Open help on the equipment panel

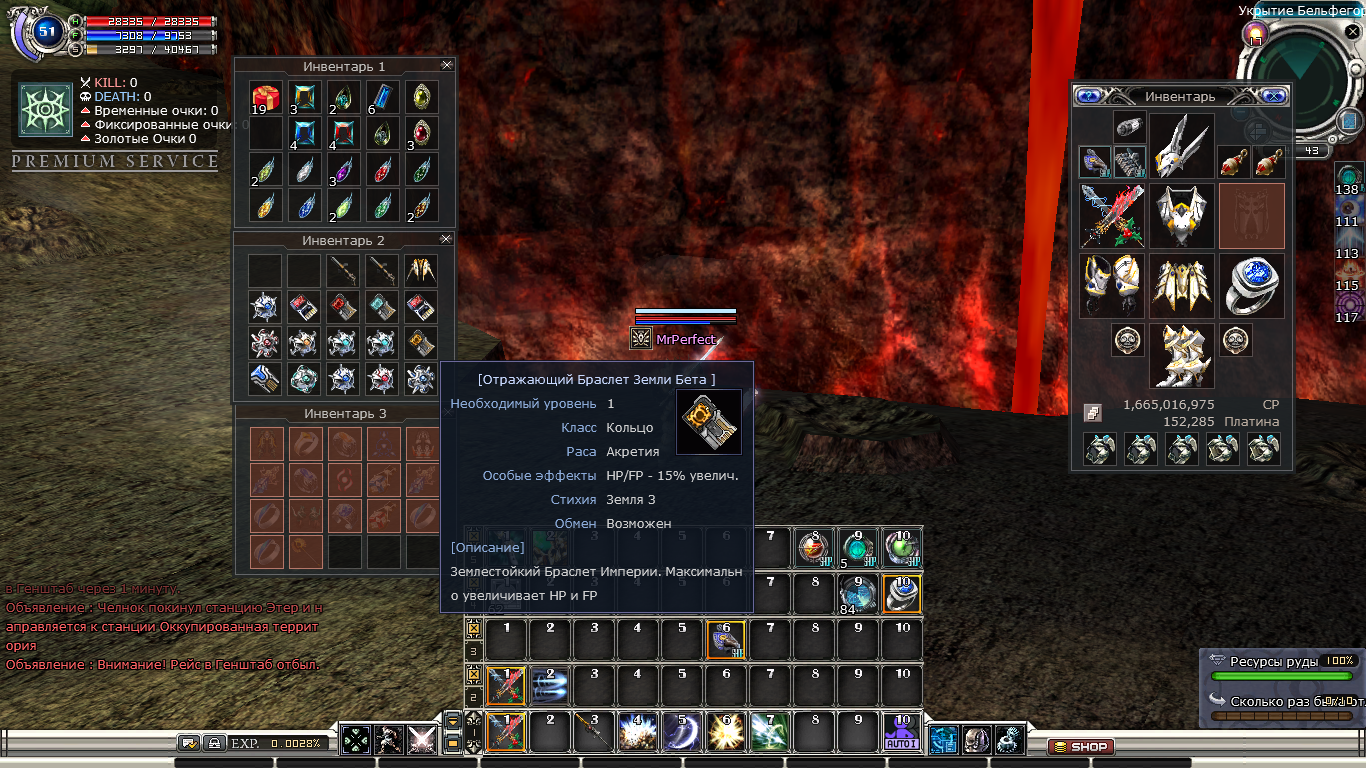[1088, 96]
